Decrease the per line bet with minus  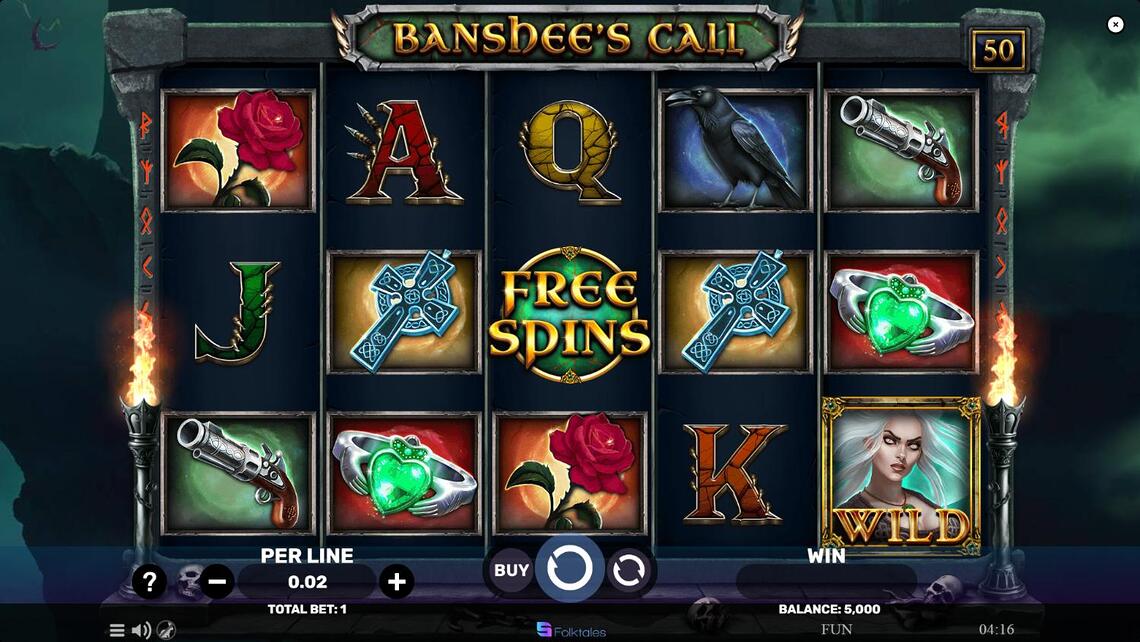tap(217, 581)
